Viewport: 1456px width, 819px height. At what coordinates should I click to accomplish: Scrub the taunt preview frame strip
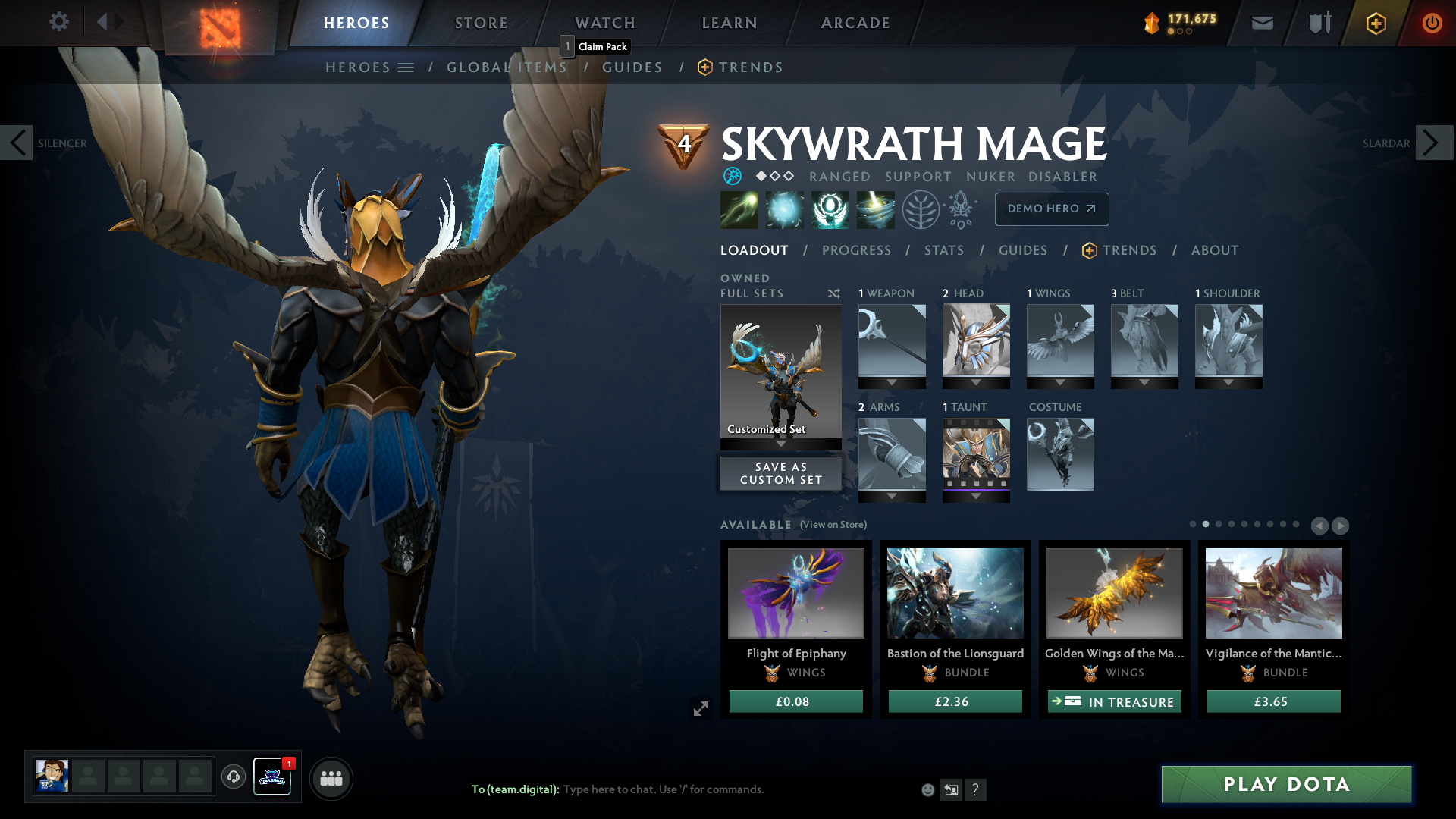coord(976,483)
